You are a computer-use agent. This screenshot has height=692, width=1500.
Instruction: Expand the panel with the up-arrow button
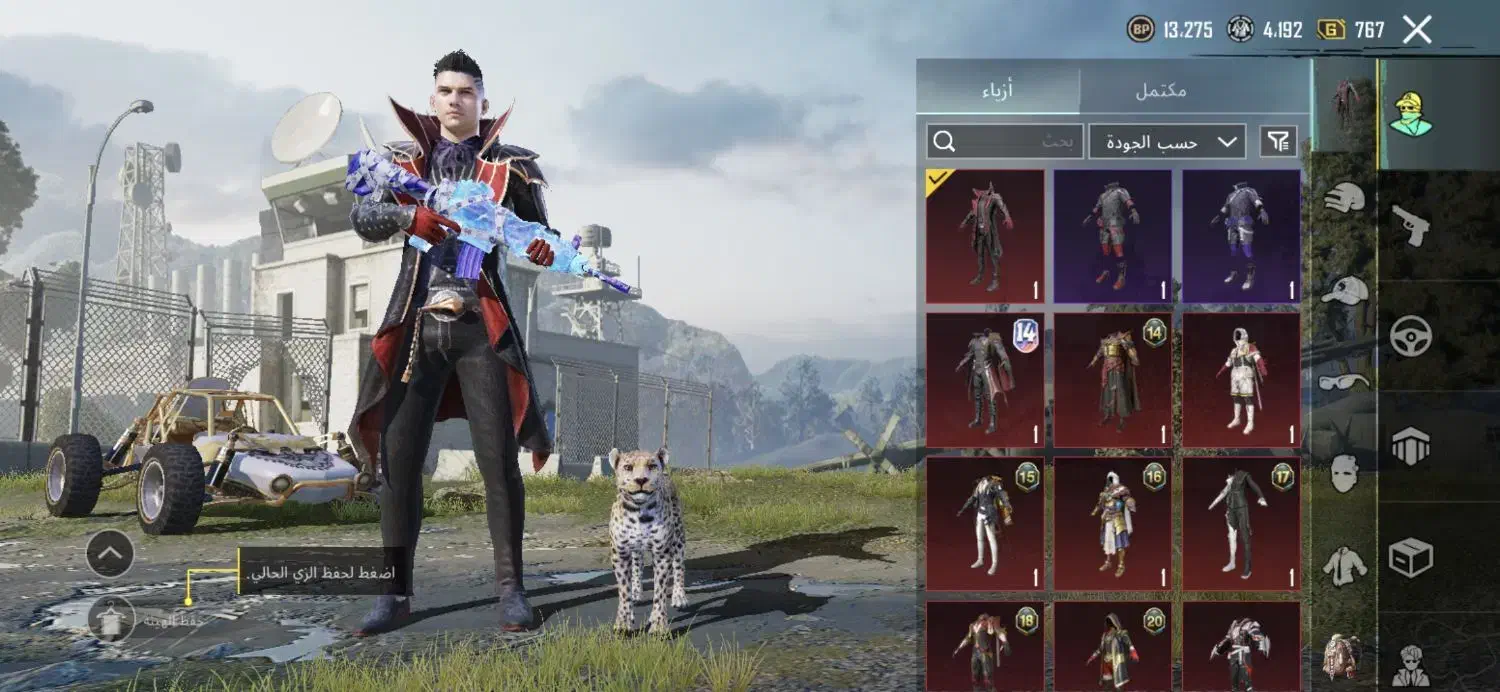[x=110, y=554]
